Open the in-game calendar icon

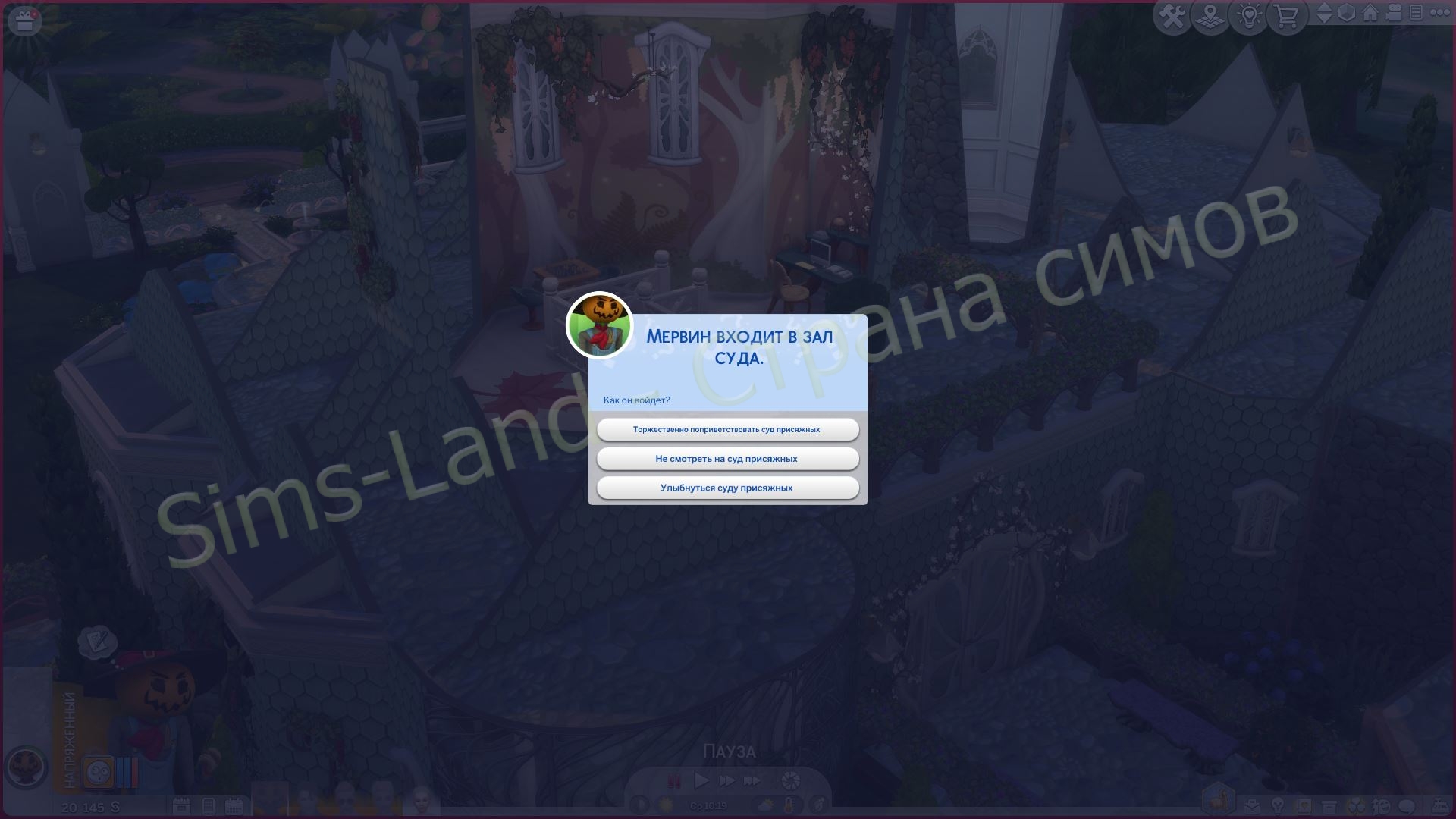point(232,806)
